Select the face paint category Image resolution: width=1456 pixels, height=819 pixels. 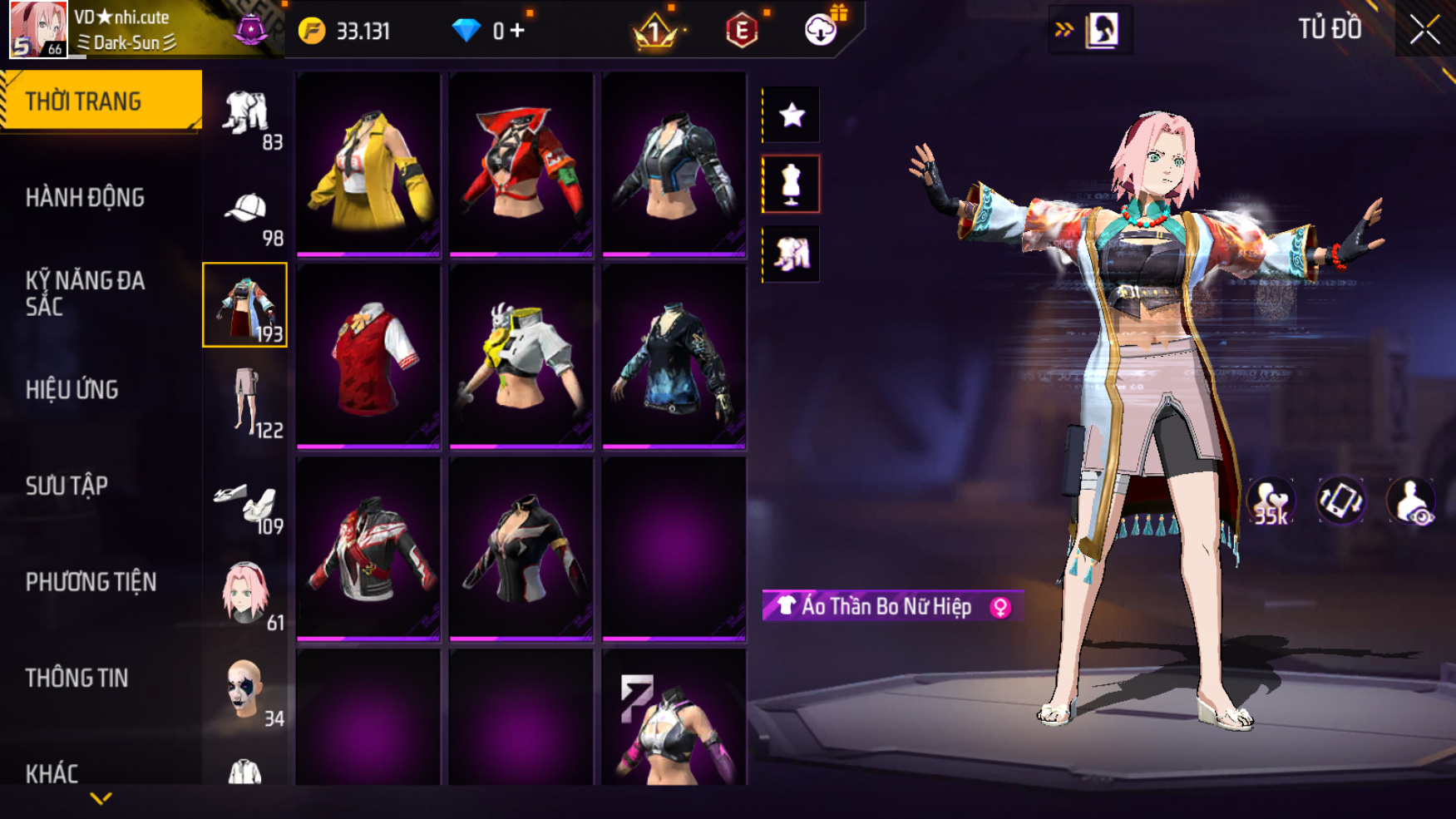(246, 692)
